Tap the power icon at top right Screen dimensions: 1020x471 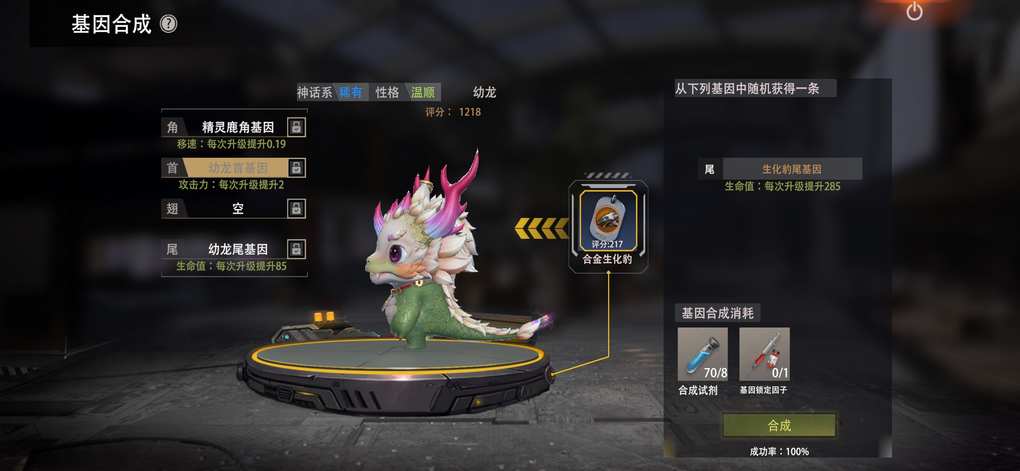pos(914,12)
